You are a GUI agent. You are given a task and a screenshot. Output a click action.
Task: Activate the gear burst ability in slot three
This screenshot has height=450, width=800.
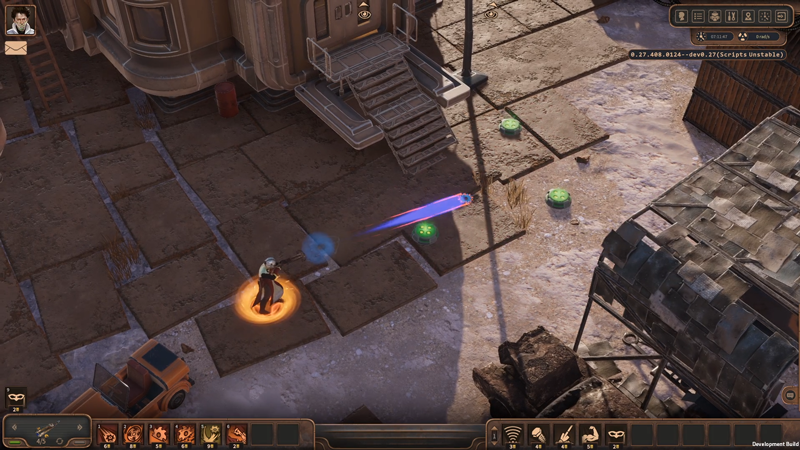pos(159,434)
